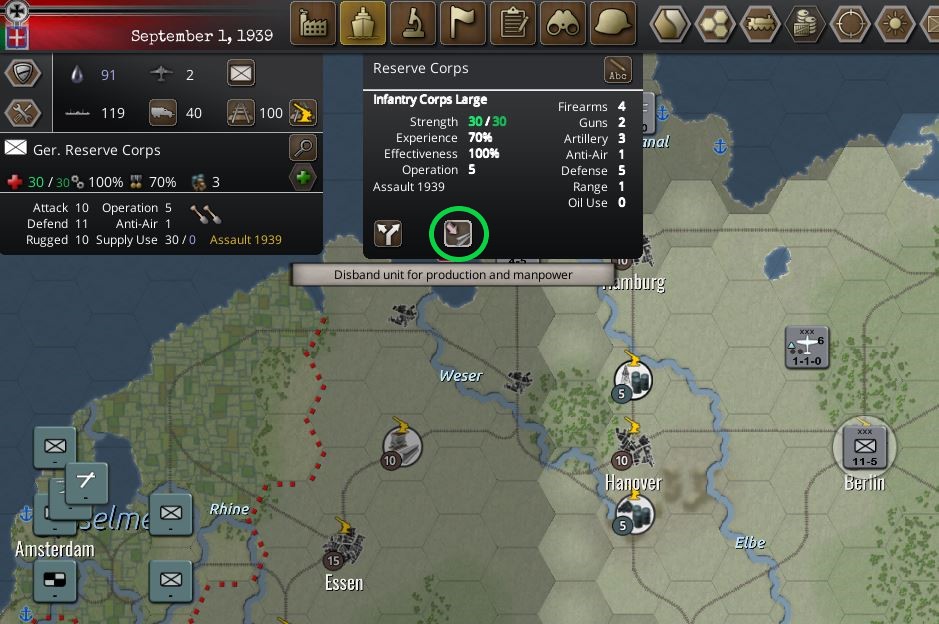Click the split arrows unit button

(388, 234)
